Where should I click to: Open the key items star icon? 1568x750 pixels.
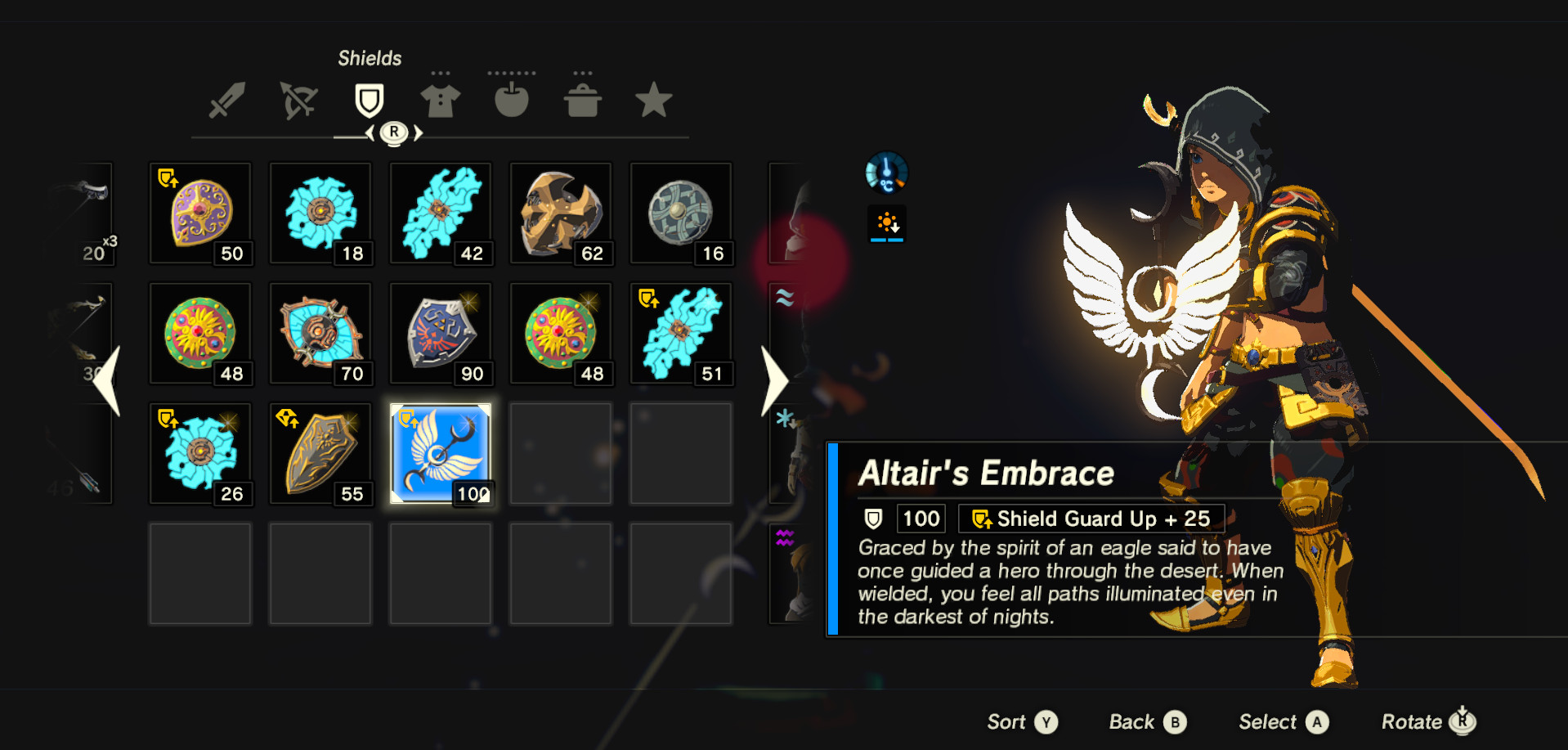point(653,100)
